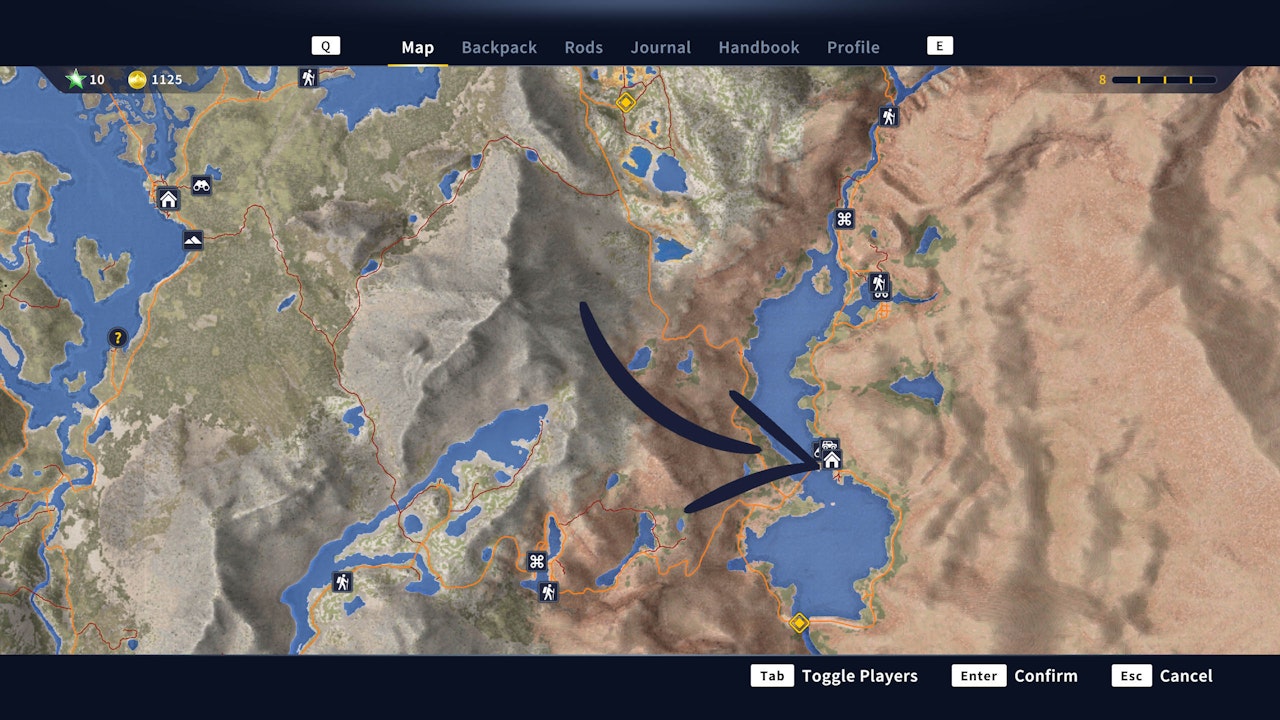Select the binoculars lookout marker
This screenshot has width=1280, height=720.
[201, 185]
